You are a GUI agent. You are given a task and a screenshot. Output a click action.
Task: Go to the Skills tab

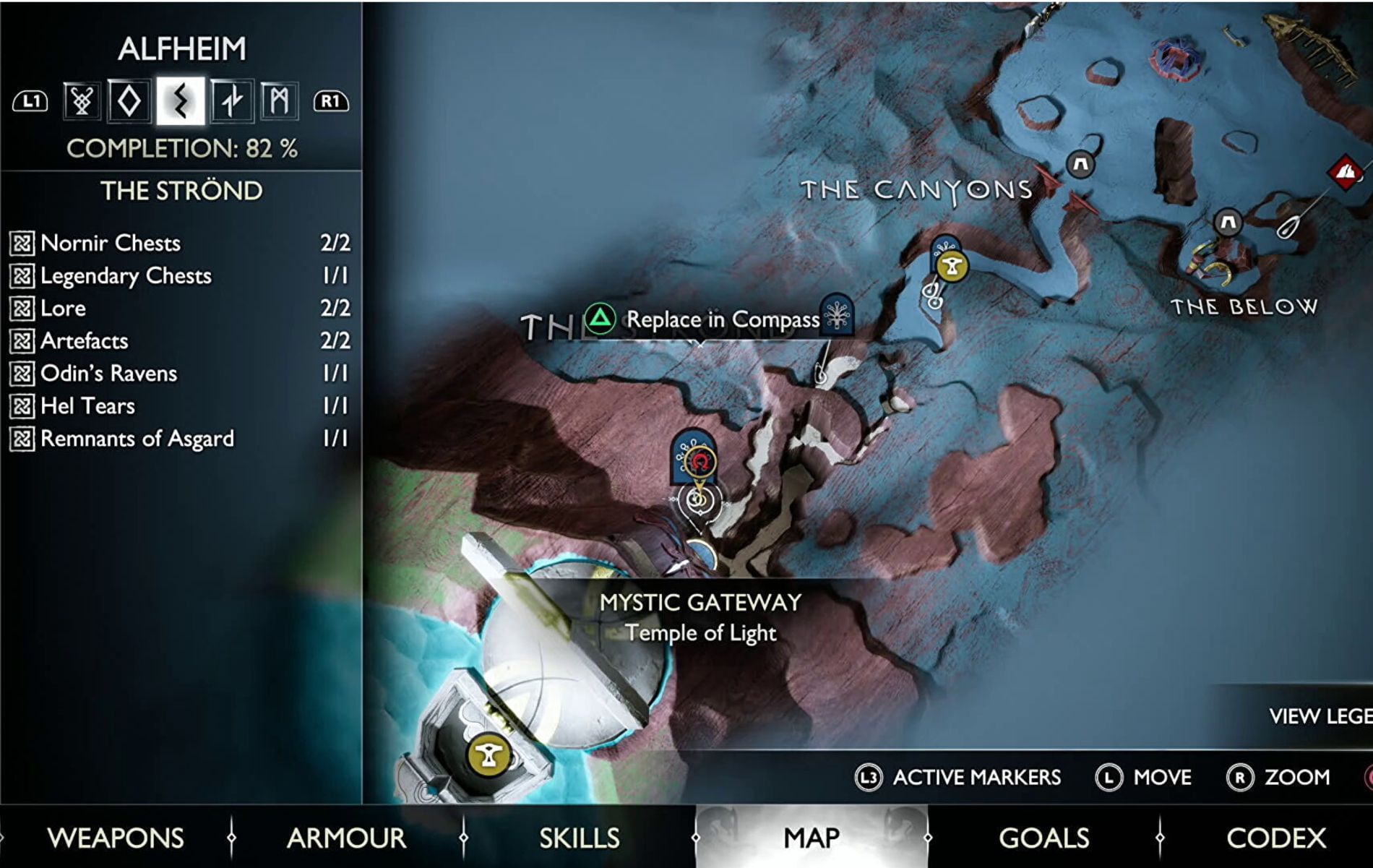click(x=579, y=838)
